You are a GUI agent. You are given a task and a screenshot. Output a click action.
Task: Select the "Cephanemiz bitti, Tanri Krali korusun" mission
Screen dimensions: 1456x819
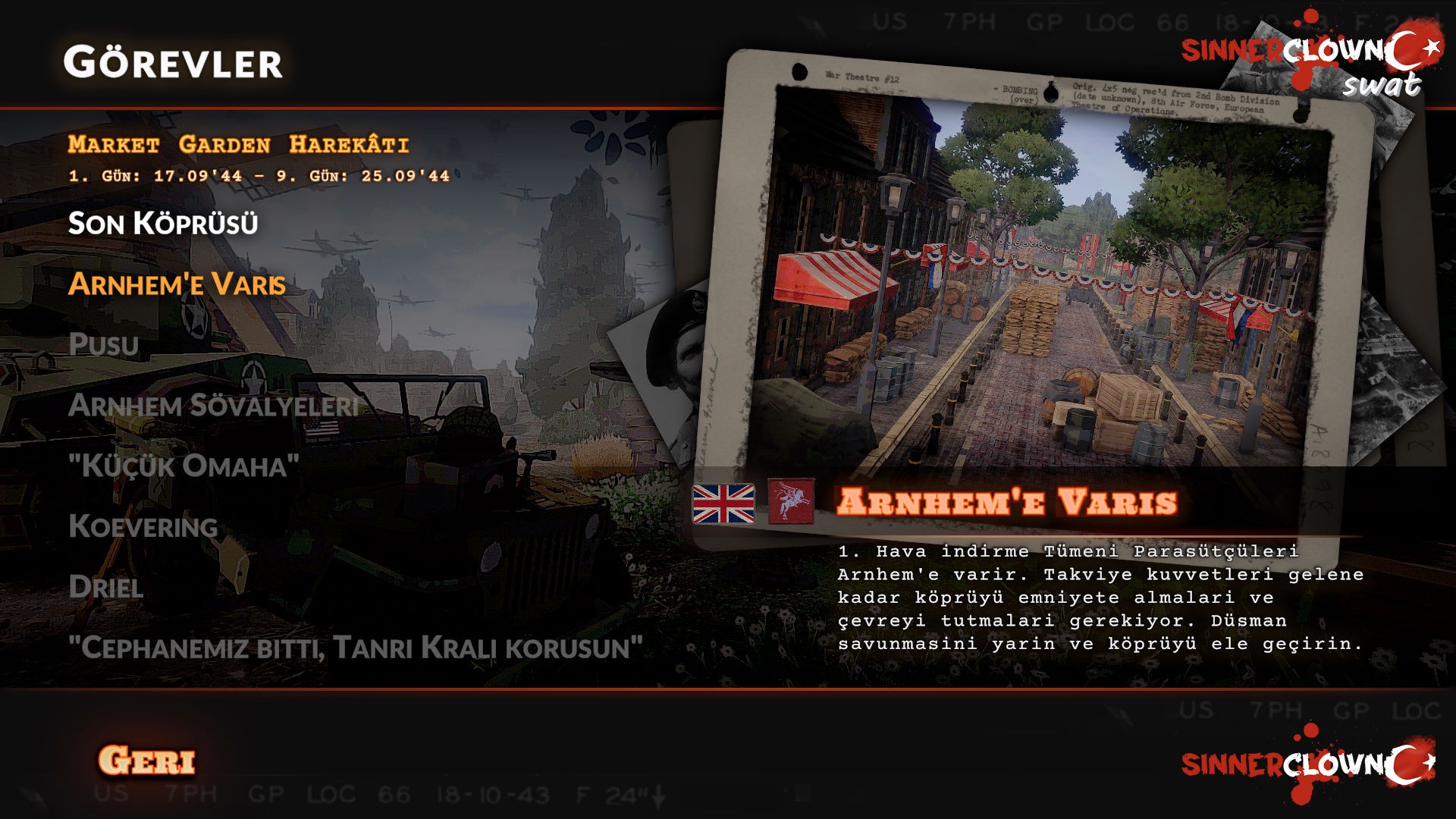pos(355,648)
